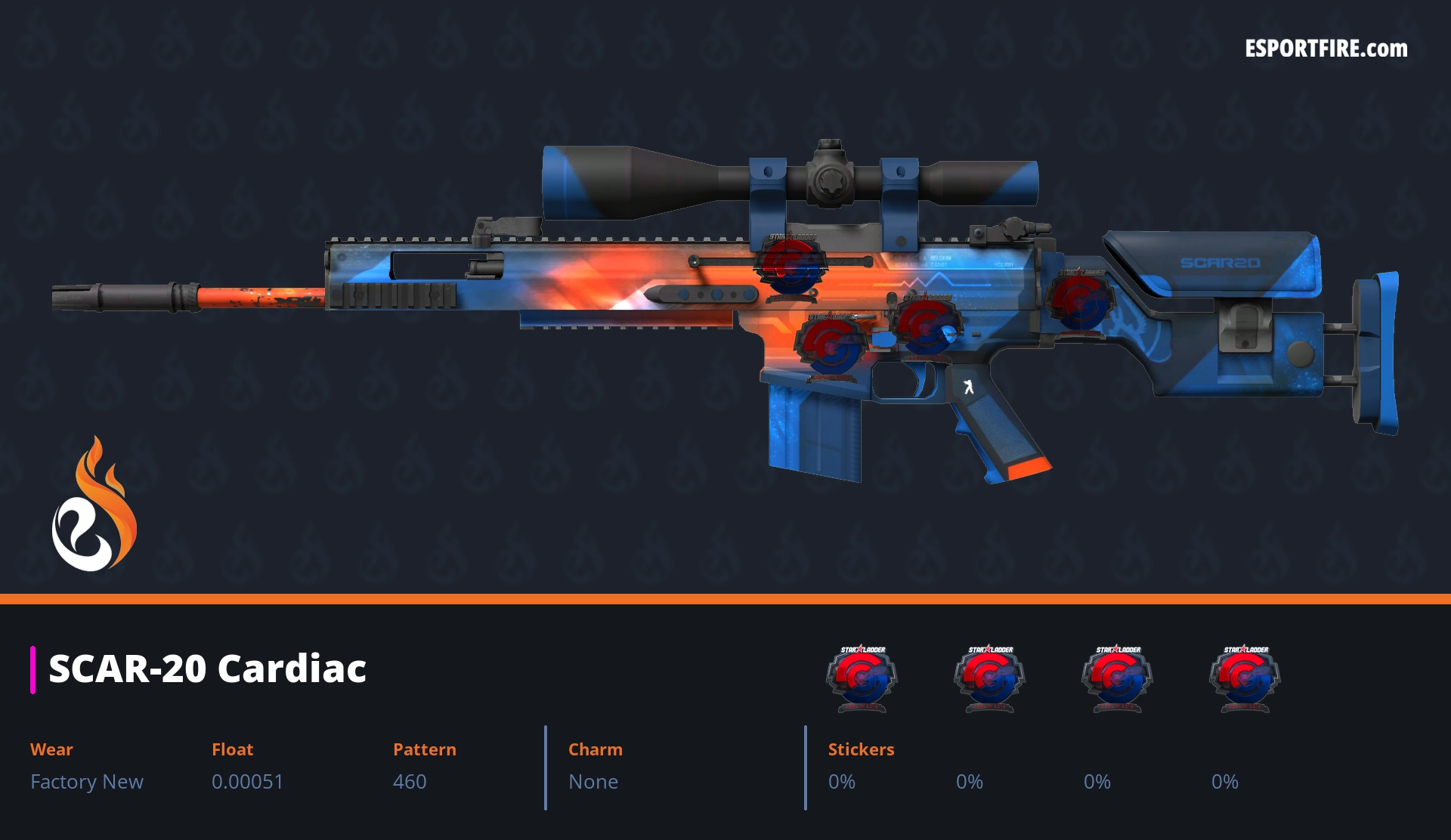Click the ESPORTFIRE.com site link
Image resolution: width=1451 pixels, height=840 pixels.
[x=1326, y=49]
